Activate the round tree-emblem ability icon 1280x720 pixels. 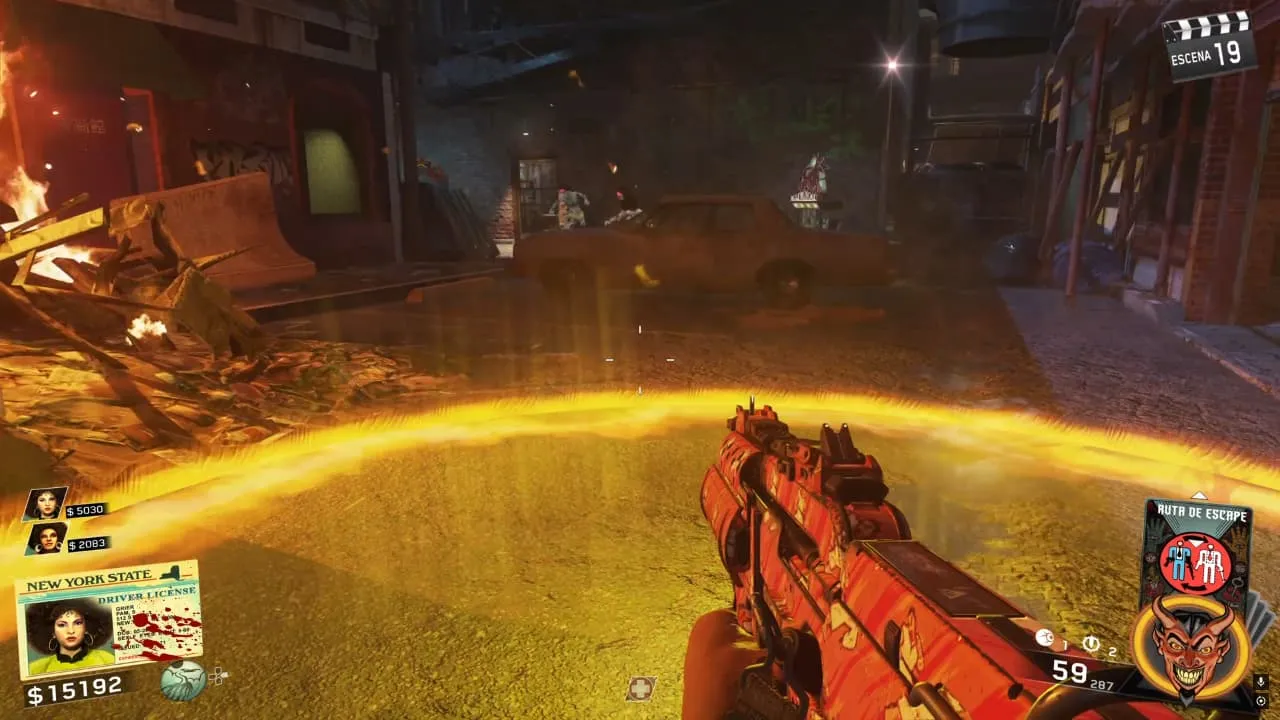click(x=183, y=680)
